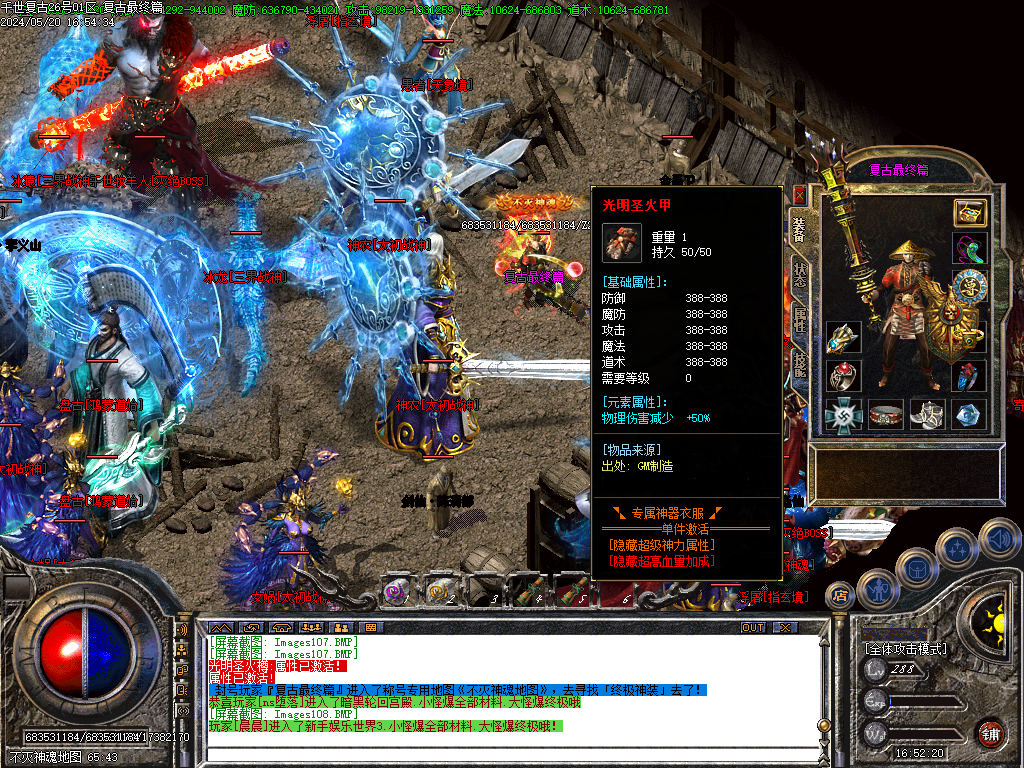Close the chat window with its X button
The image size is (1024, 768).
point(785,627)
